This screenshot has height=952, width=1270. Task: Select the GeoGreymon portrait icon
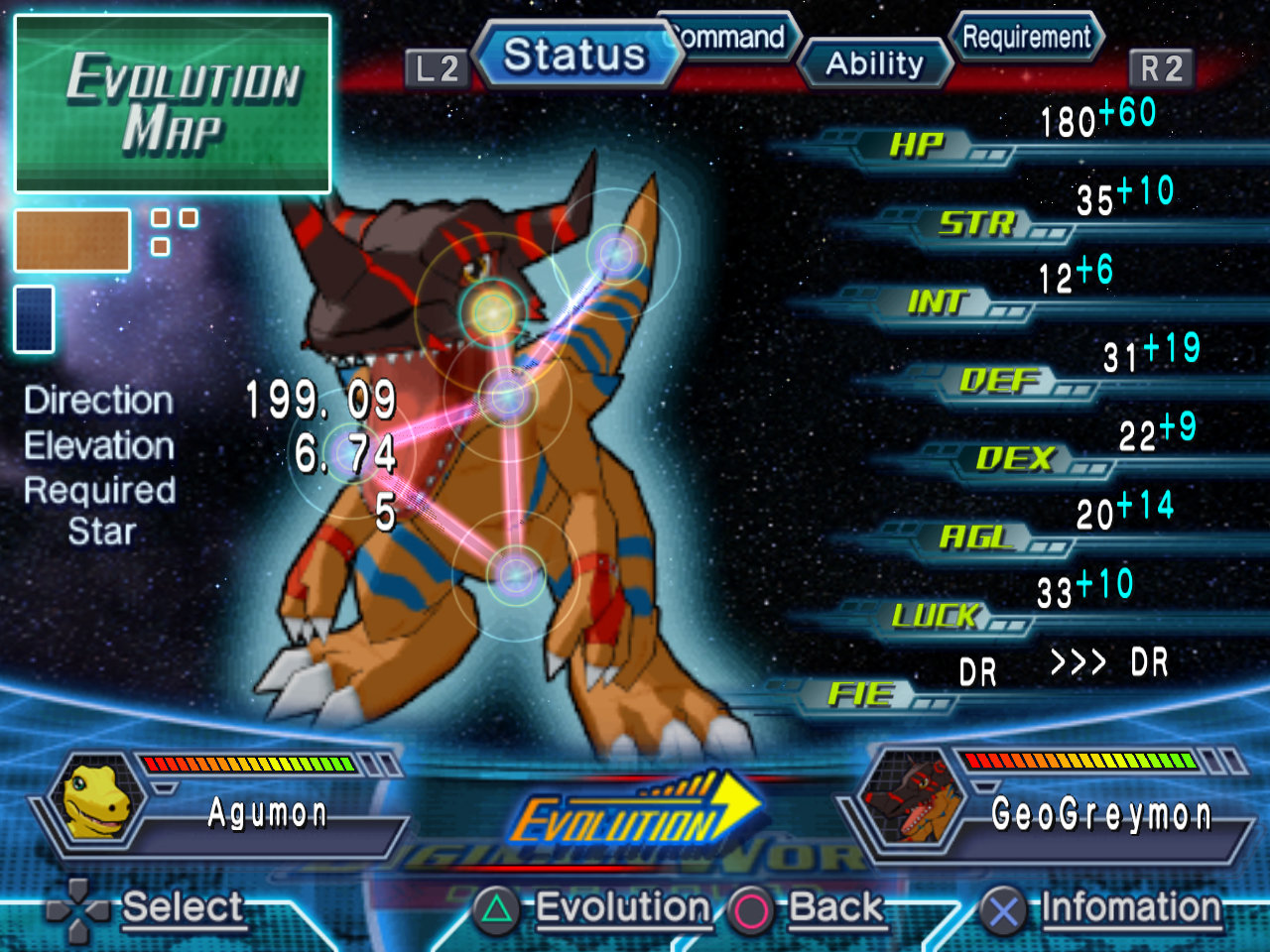click(908, 803)
